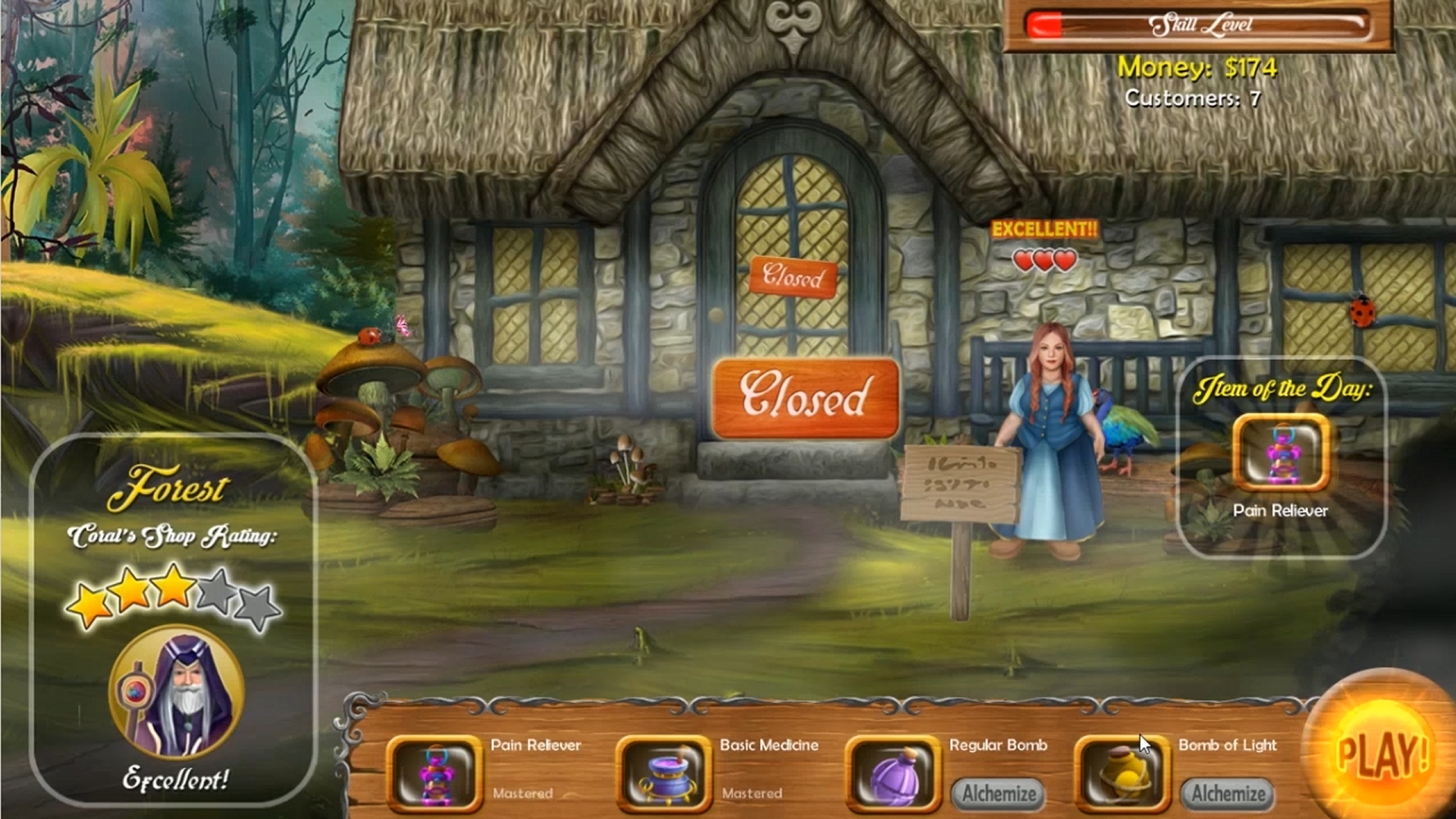
Task: Select the Money: $174 display
Action: (x=1196, y=68)
